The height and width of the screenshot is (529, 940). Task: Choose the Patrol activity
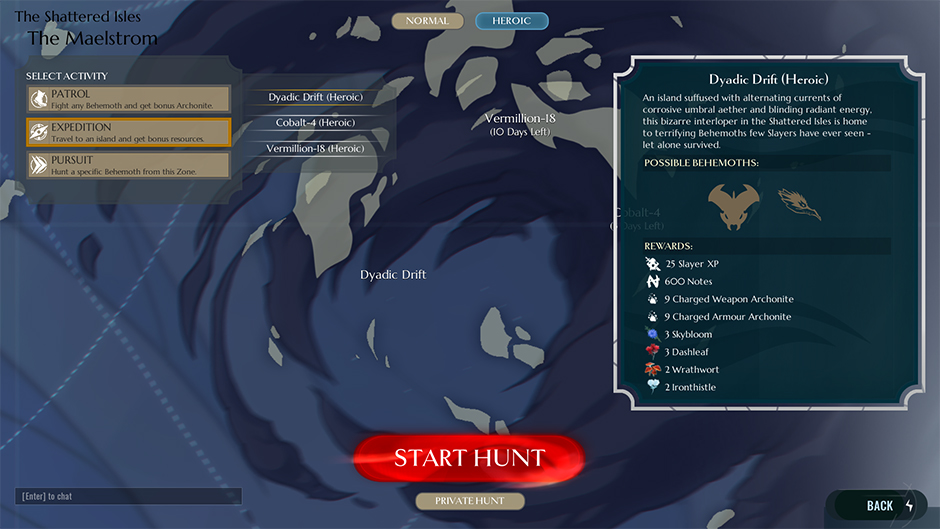(129, 99)
